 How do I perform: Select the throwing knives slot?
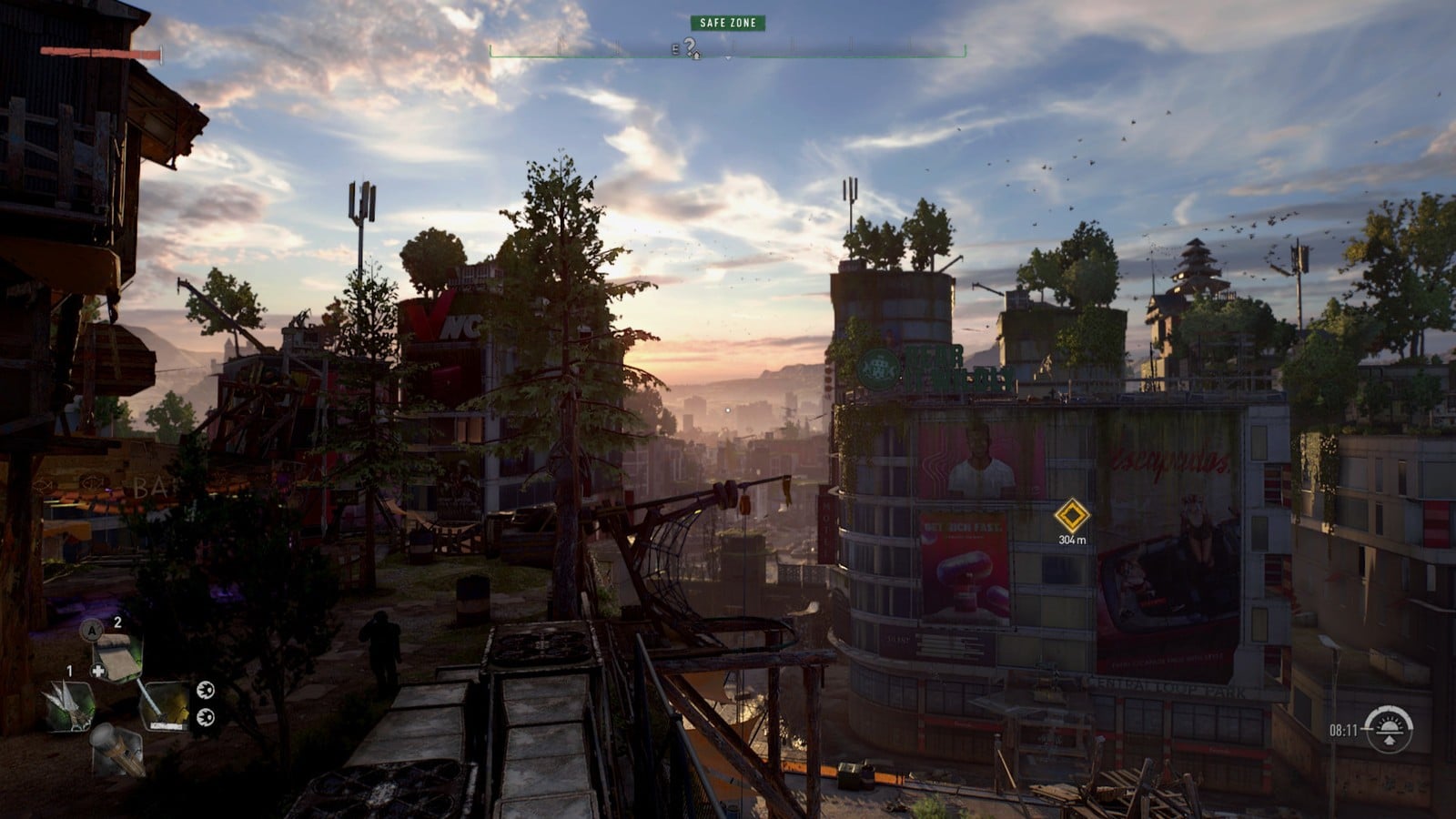pyautogui.click(x=67, y=707)
